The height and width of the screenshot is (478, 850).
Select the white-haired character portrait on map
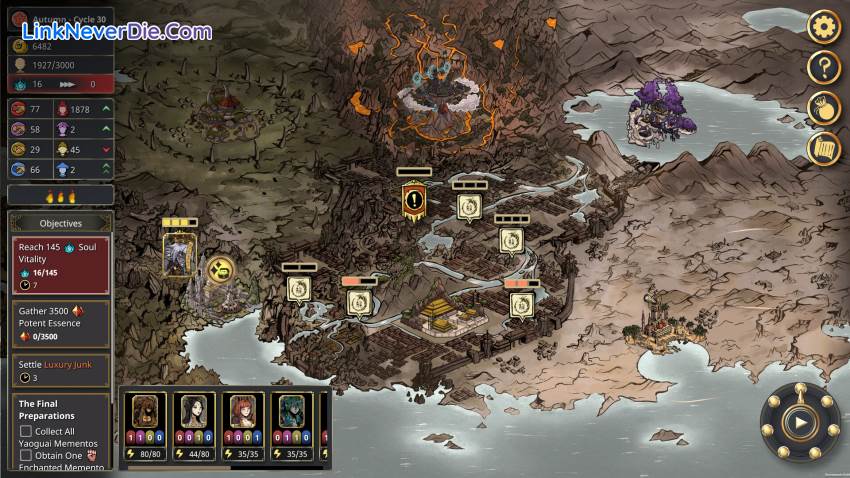[x=180, y=254]
